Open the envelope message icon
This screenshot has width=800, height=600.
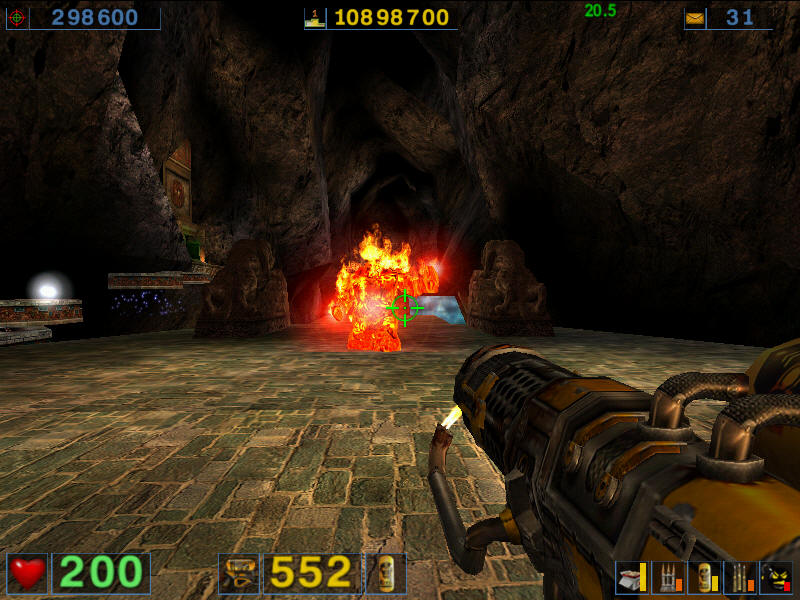(695, 18)
